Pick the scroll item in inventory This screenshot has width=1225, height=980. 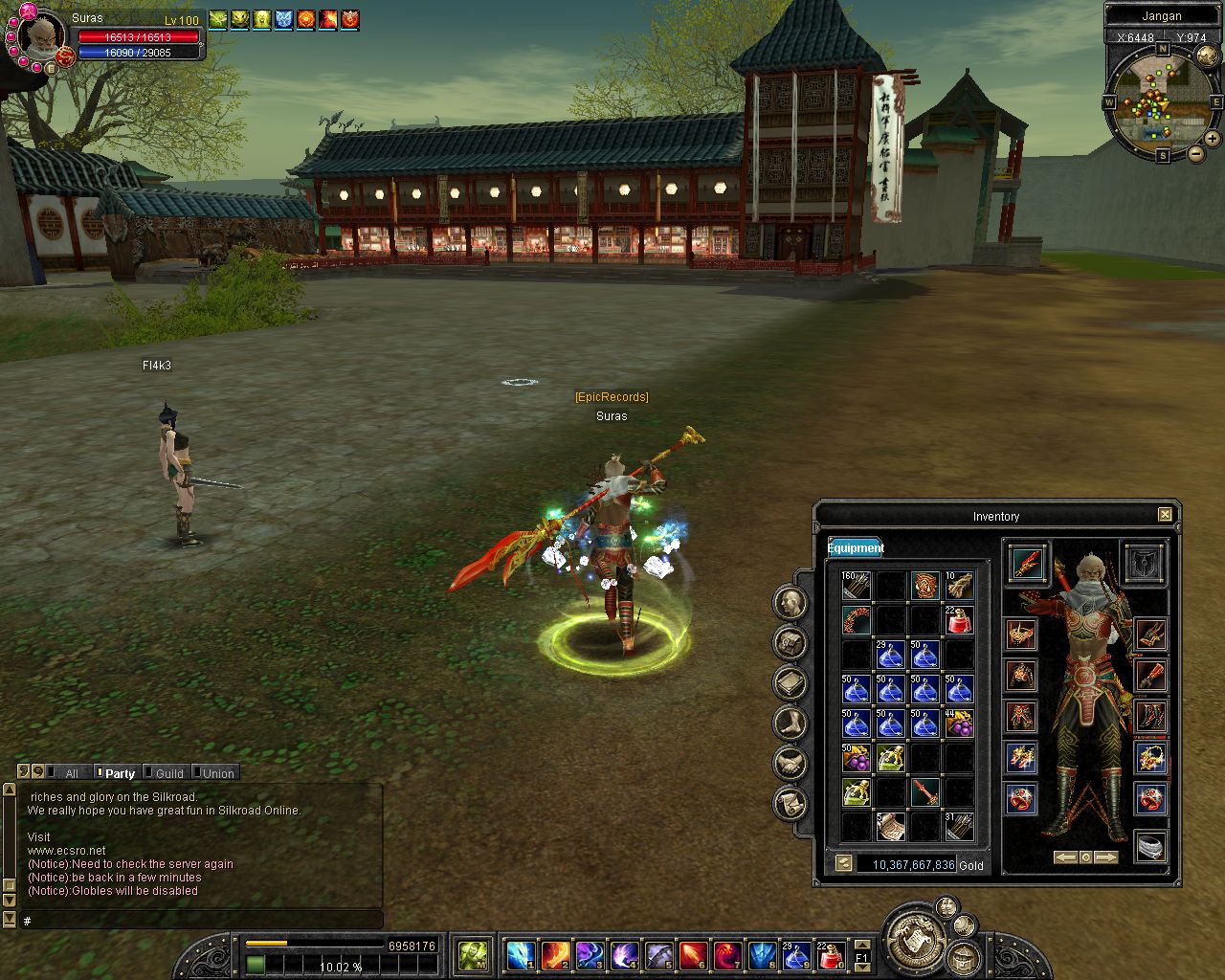(890, 826)
